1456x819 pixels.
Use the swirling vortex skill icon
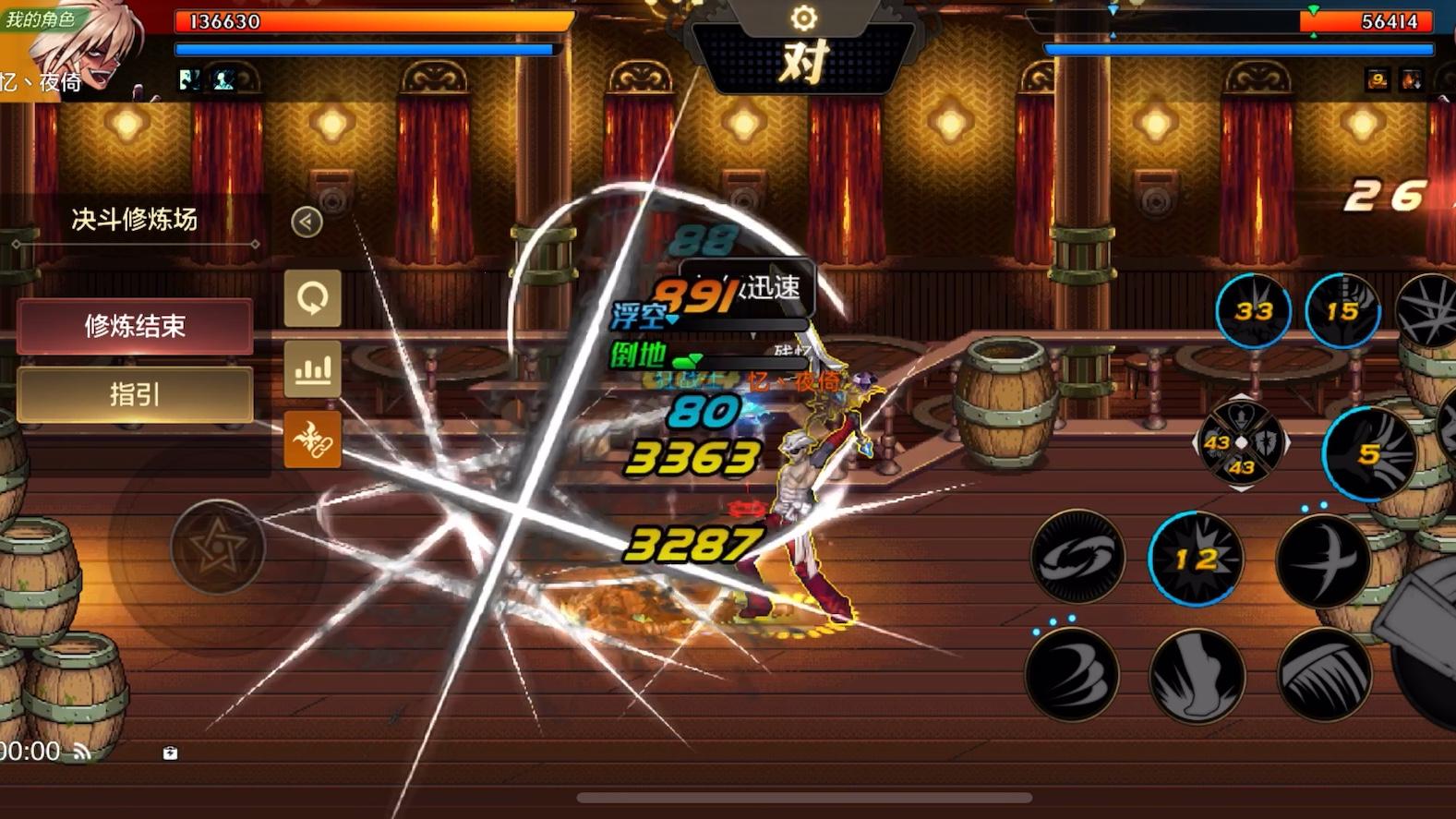pos(1077,557)
